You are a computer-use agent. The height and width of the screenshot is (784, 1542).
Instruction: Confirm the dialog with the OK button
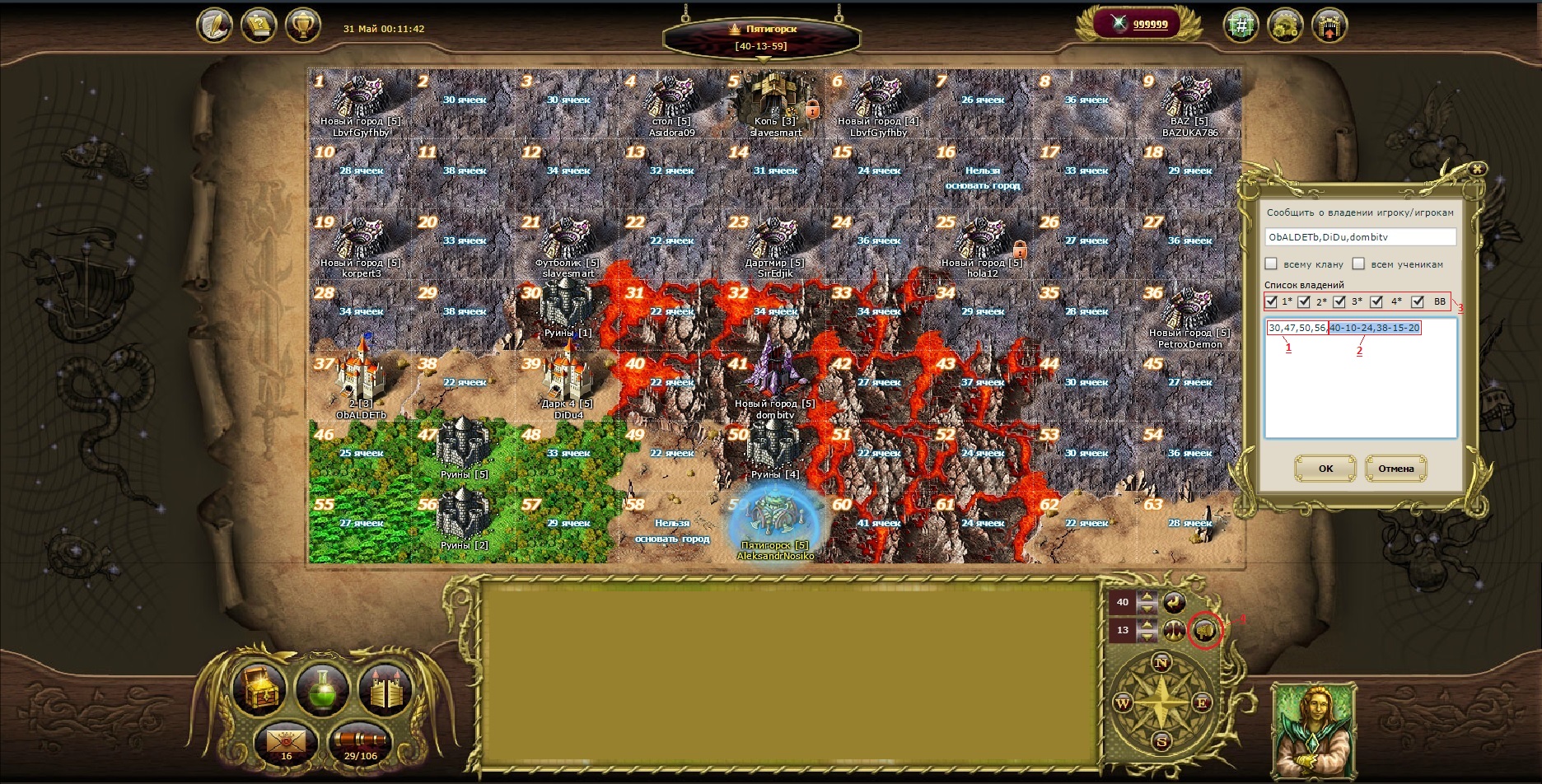pos(1325,469)
